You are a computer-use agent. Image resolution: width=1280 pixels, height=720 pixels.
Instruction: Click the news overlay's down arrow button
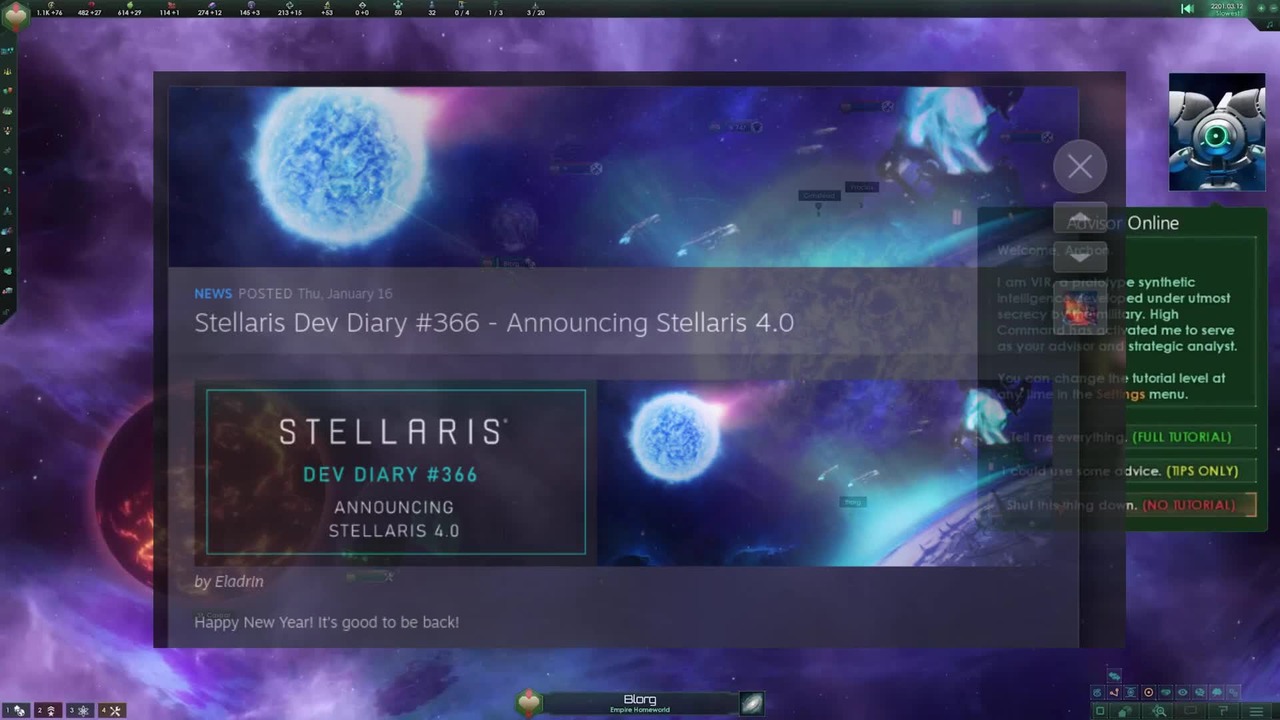tap(1080, 256)
